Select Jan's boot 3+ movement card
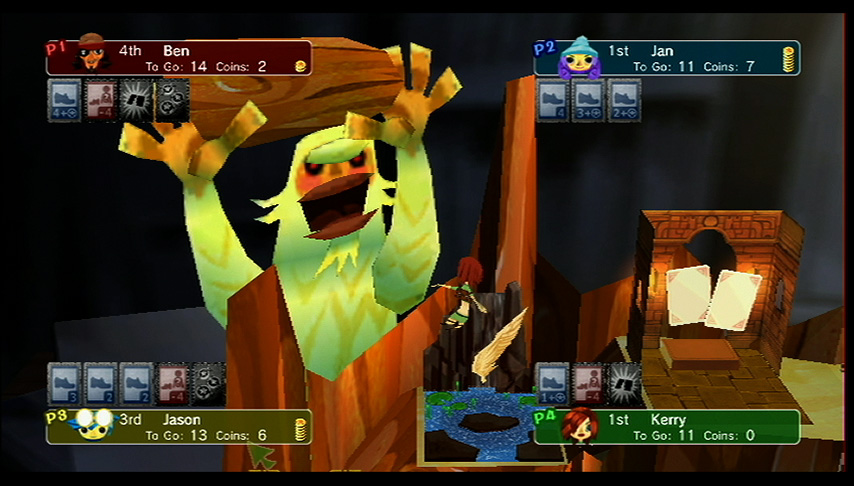 (589, 101)
